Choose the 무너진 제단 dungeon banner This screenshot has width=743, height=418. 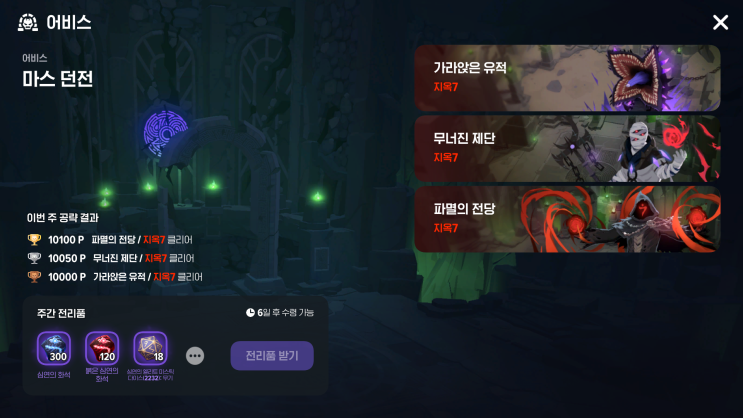tap(567, 148)
